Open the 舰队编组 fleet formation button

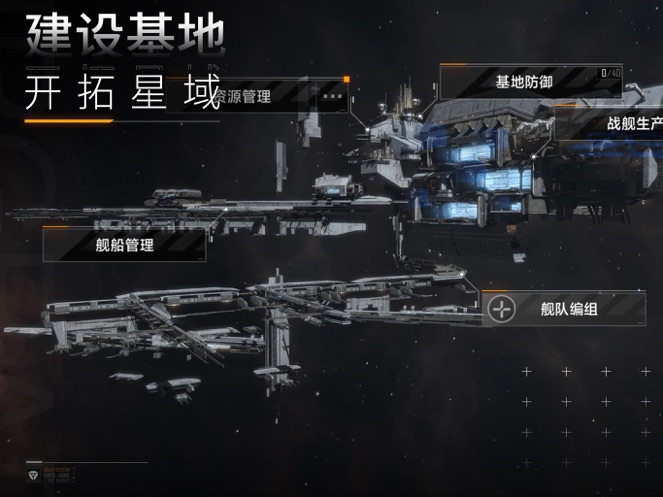[x=566, y=309]
